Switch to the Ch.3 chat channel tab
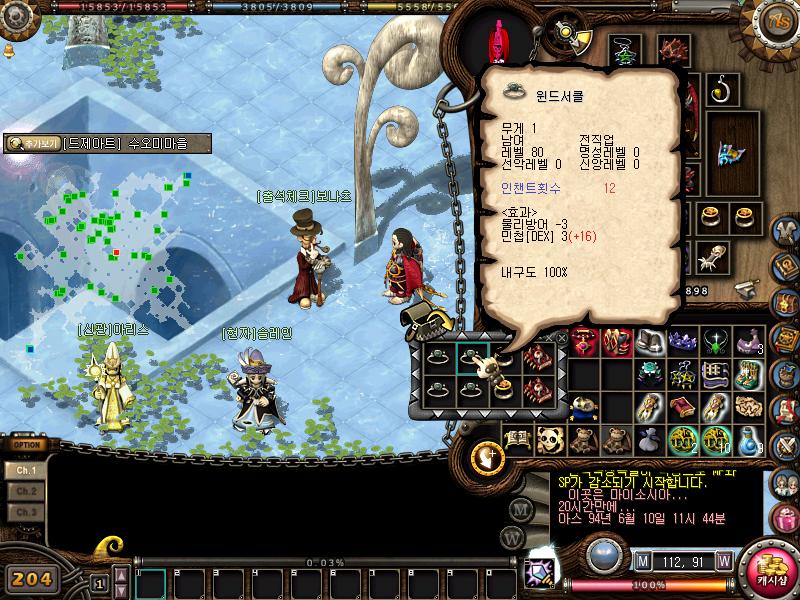This screenshot has height=600, width=800. pyautogui.click(x=26, y=512)
